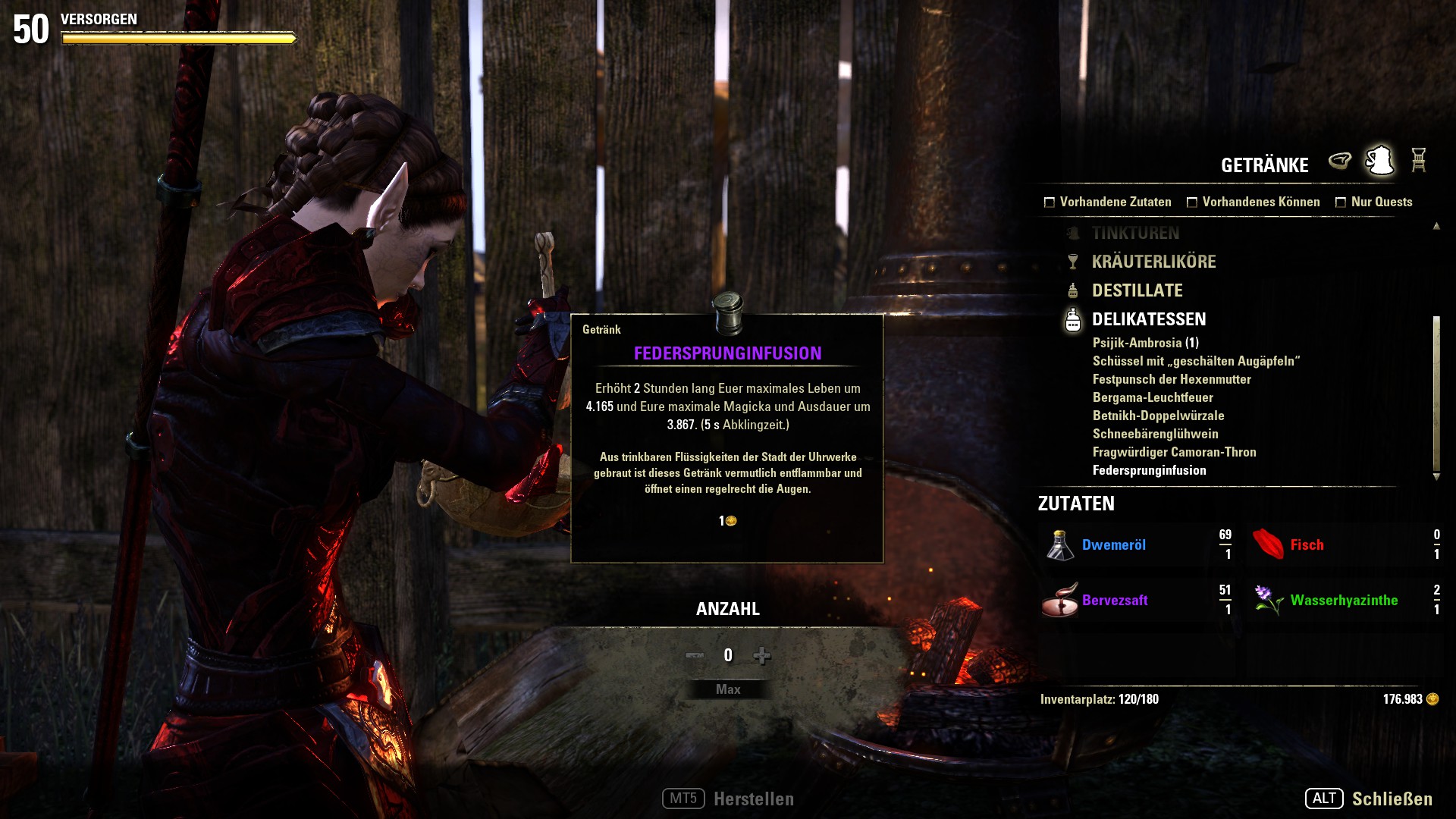Viewport: 1456px width, 819px height.
Task: Collapse the Delikatessen category
Action: point(1148,319)
